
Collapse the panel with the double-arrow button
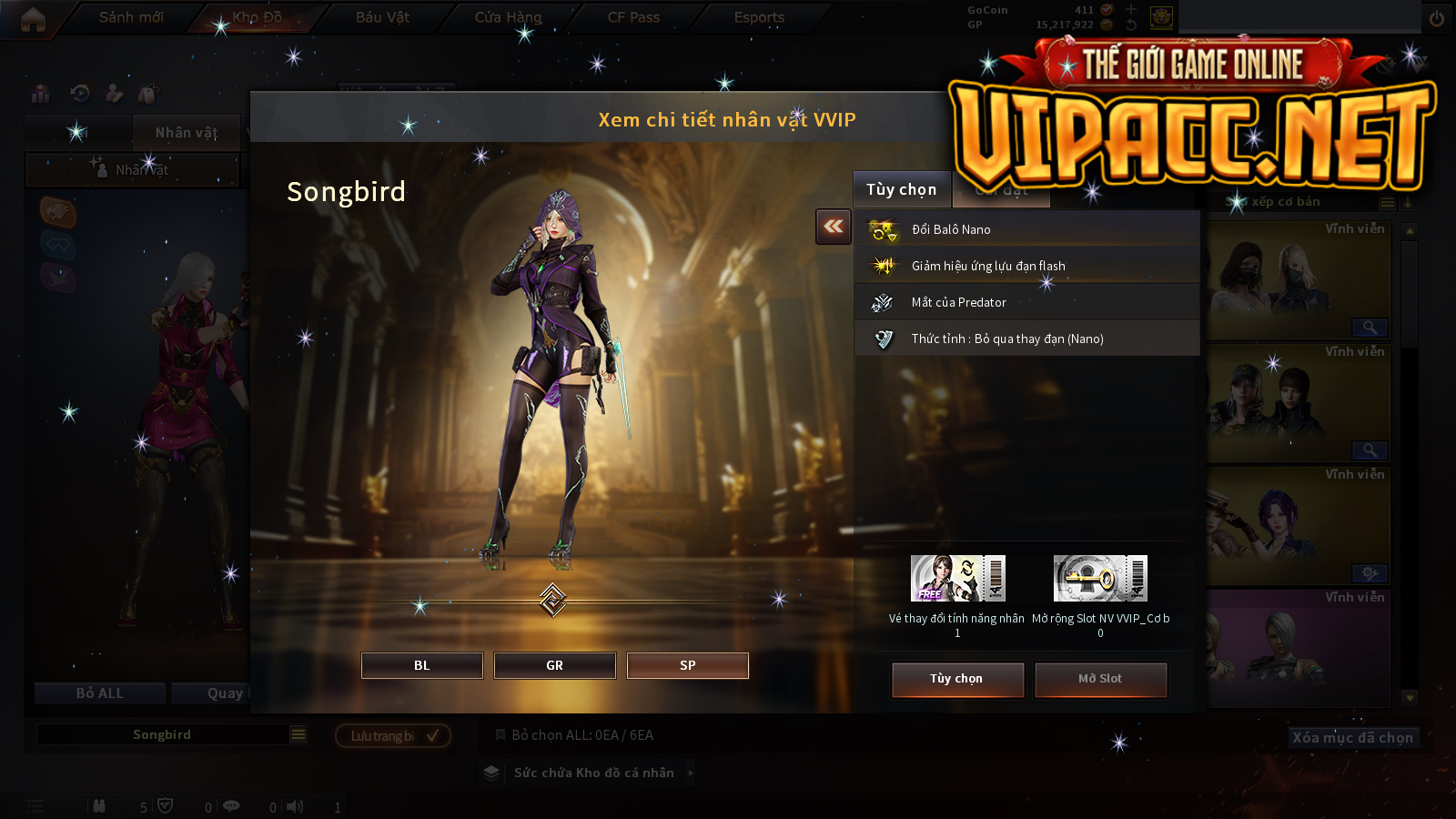click(834, 227)
